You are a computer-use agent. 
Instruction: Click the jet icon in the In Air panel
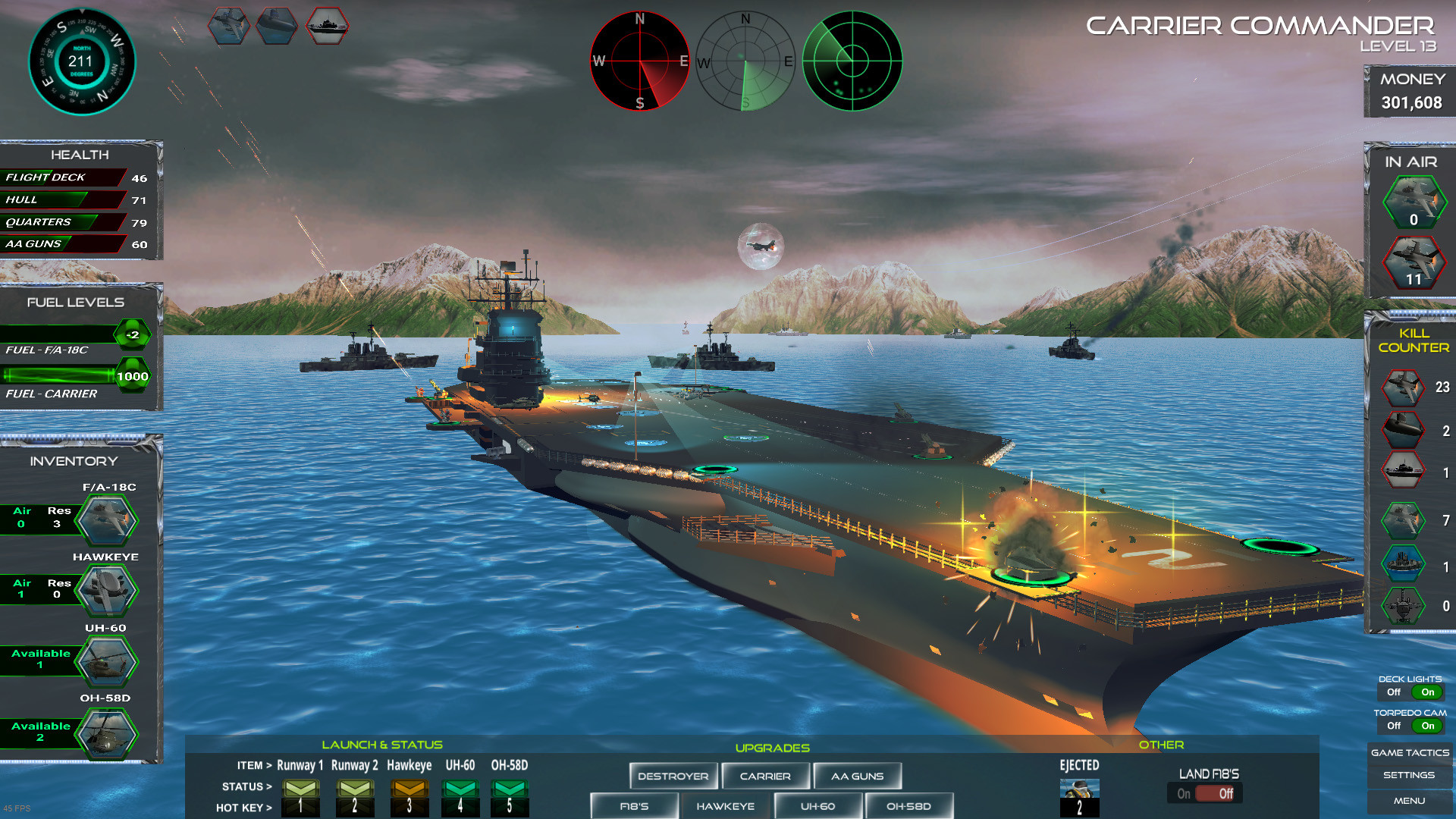(x=1417, y=202)
